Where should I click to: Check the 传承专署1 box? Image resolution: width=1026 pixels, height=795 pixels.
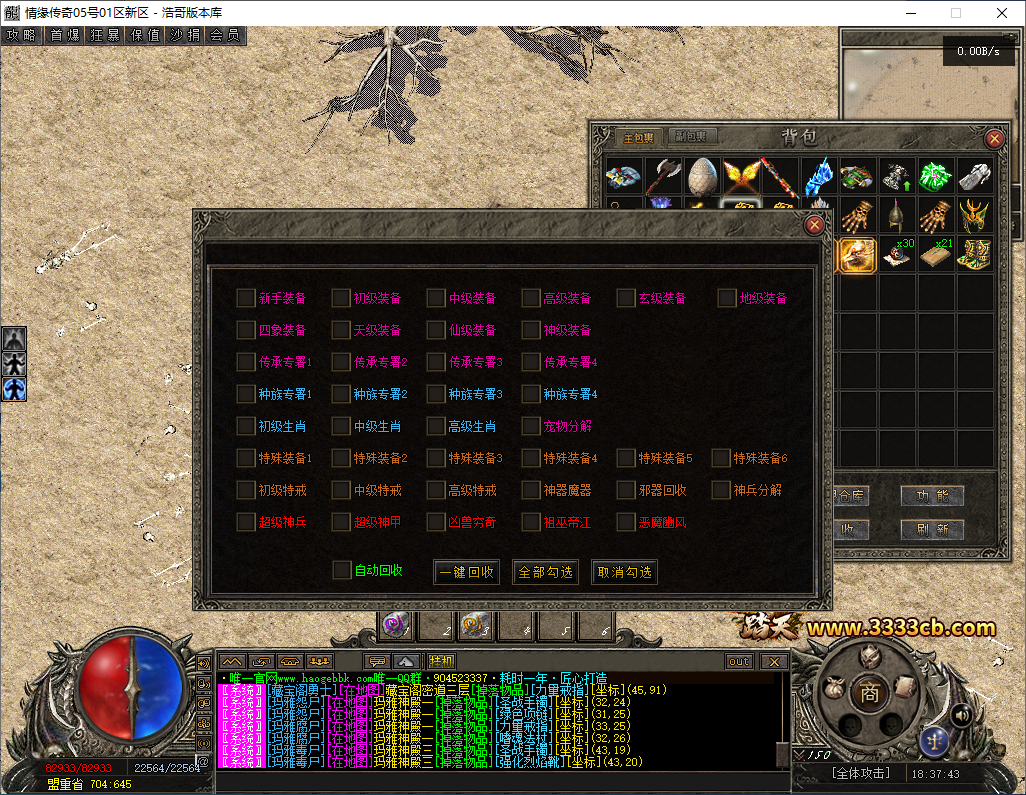(246, 362)
